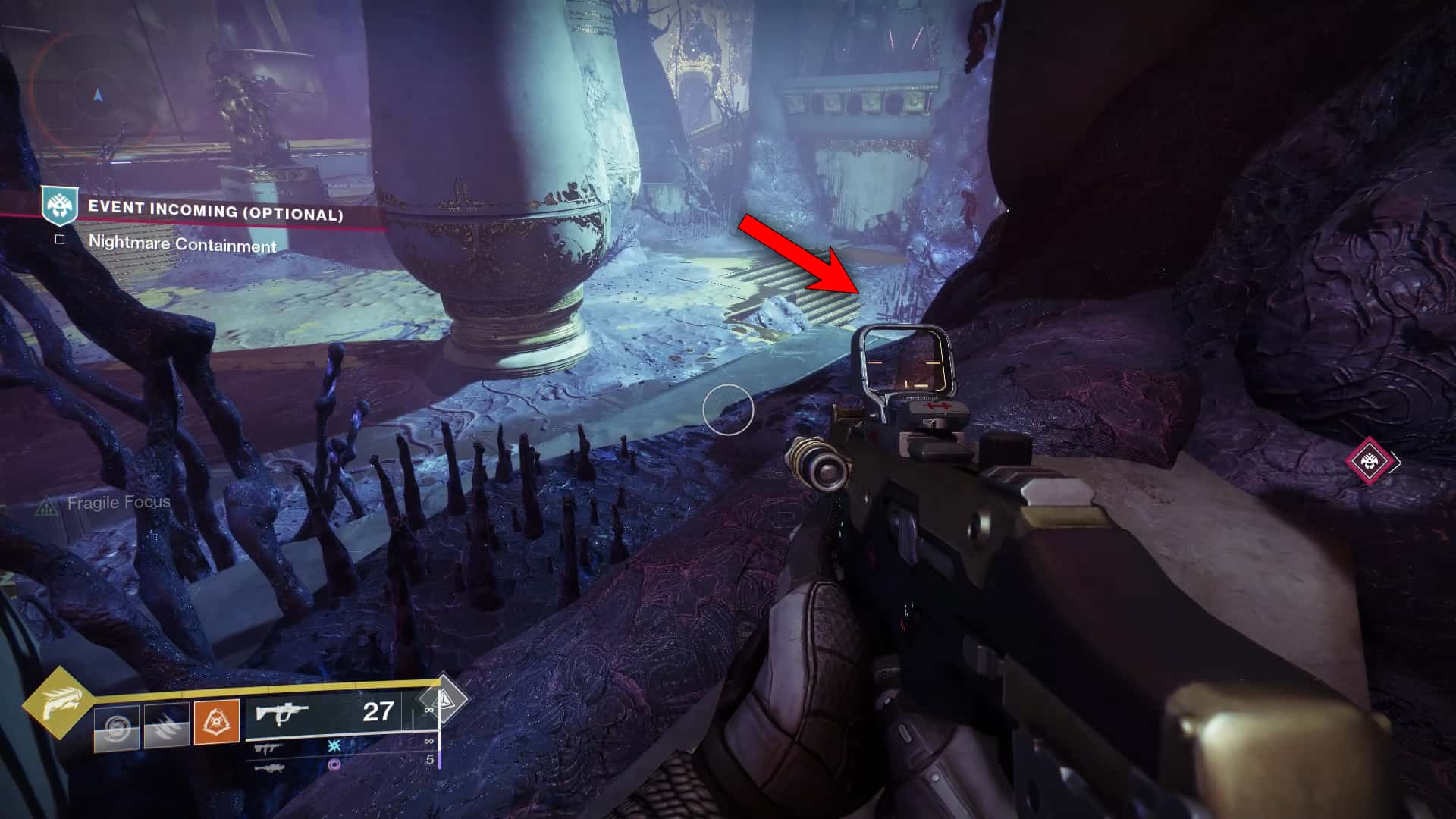Click the blue special ammo icon
The image size is (1456, 819).
333,748
